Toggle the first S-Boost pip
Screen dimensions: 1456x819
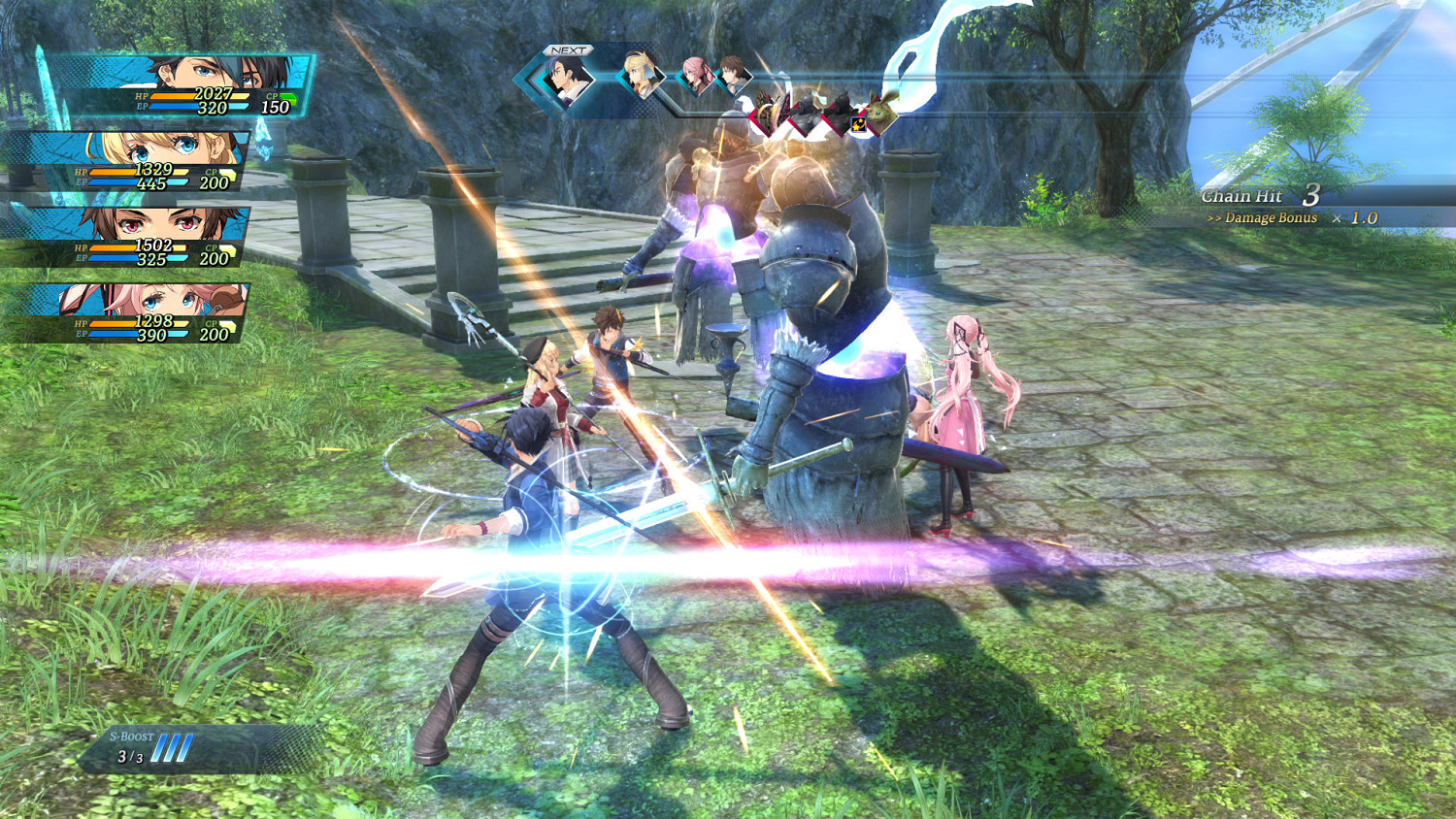tap(161, 747)
